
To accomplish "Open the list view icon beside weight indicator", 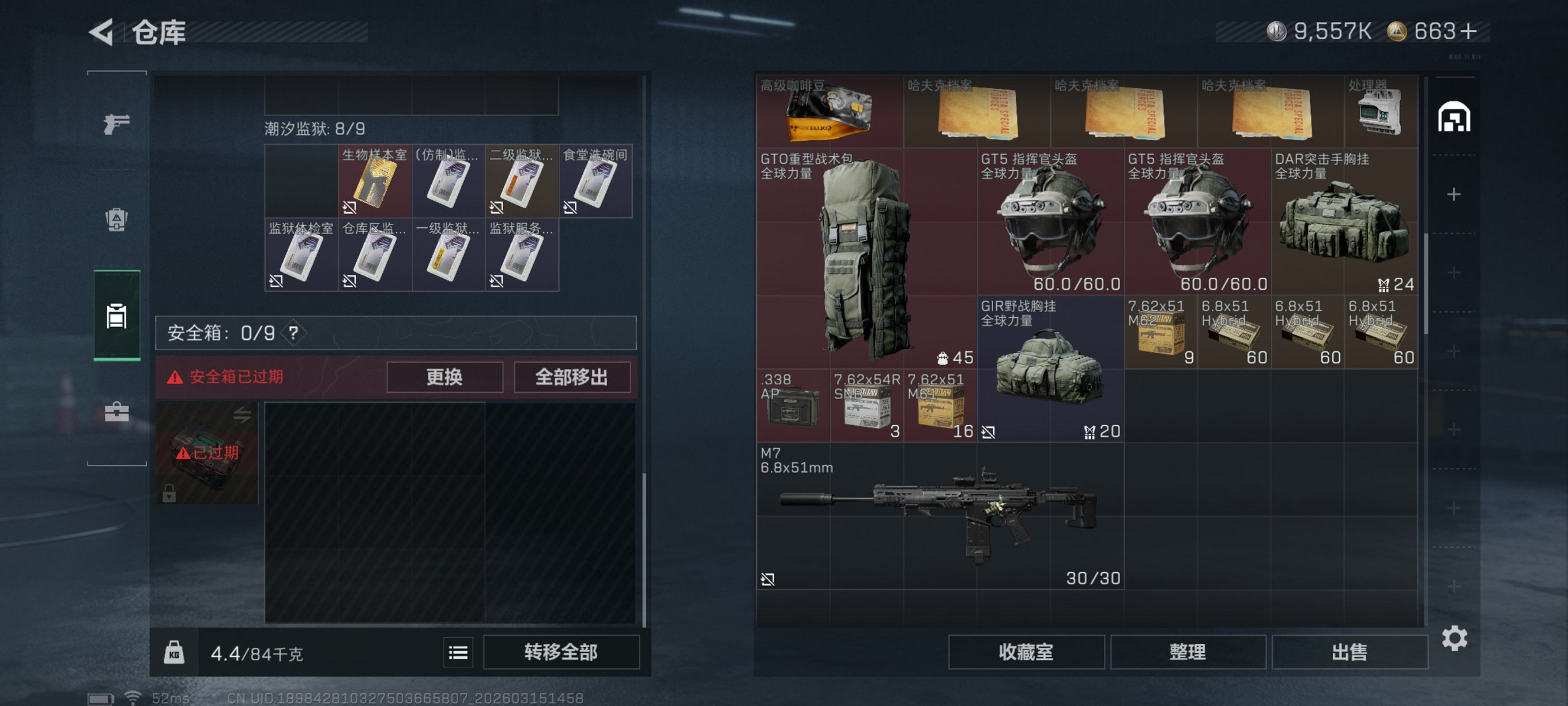I will pyautogui.click(x=458, y=652).
